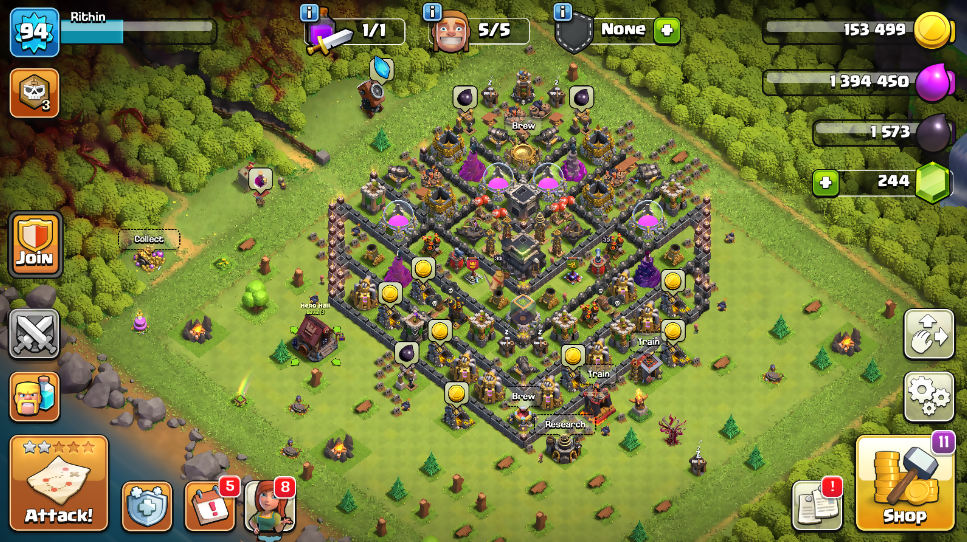Tap the Join clan shield button
Screen dimensions: 967x542
(x=35, y=245)
